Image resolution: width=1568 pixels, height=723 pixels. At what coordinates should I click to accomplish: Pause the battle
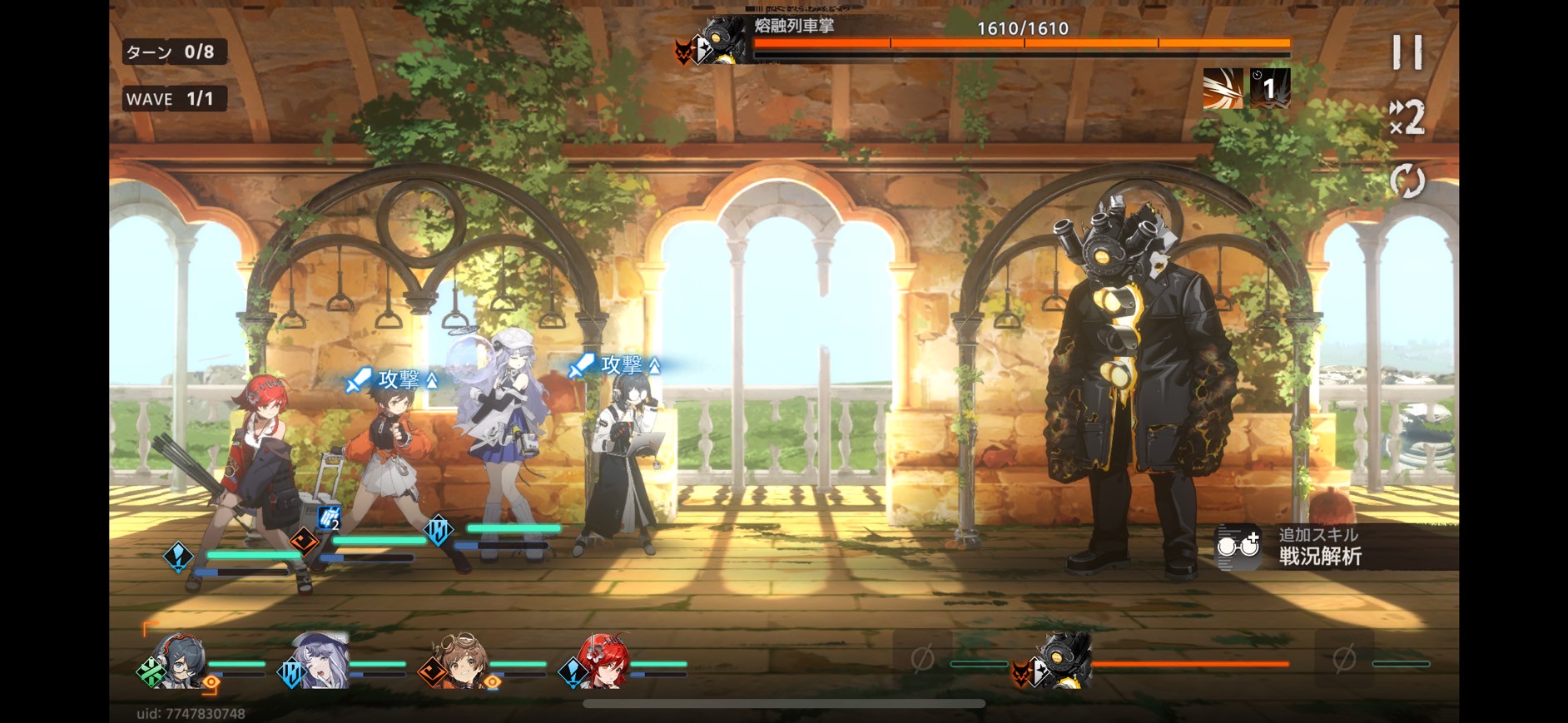[x=1407, y=52]
